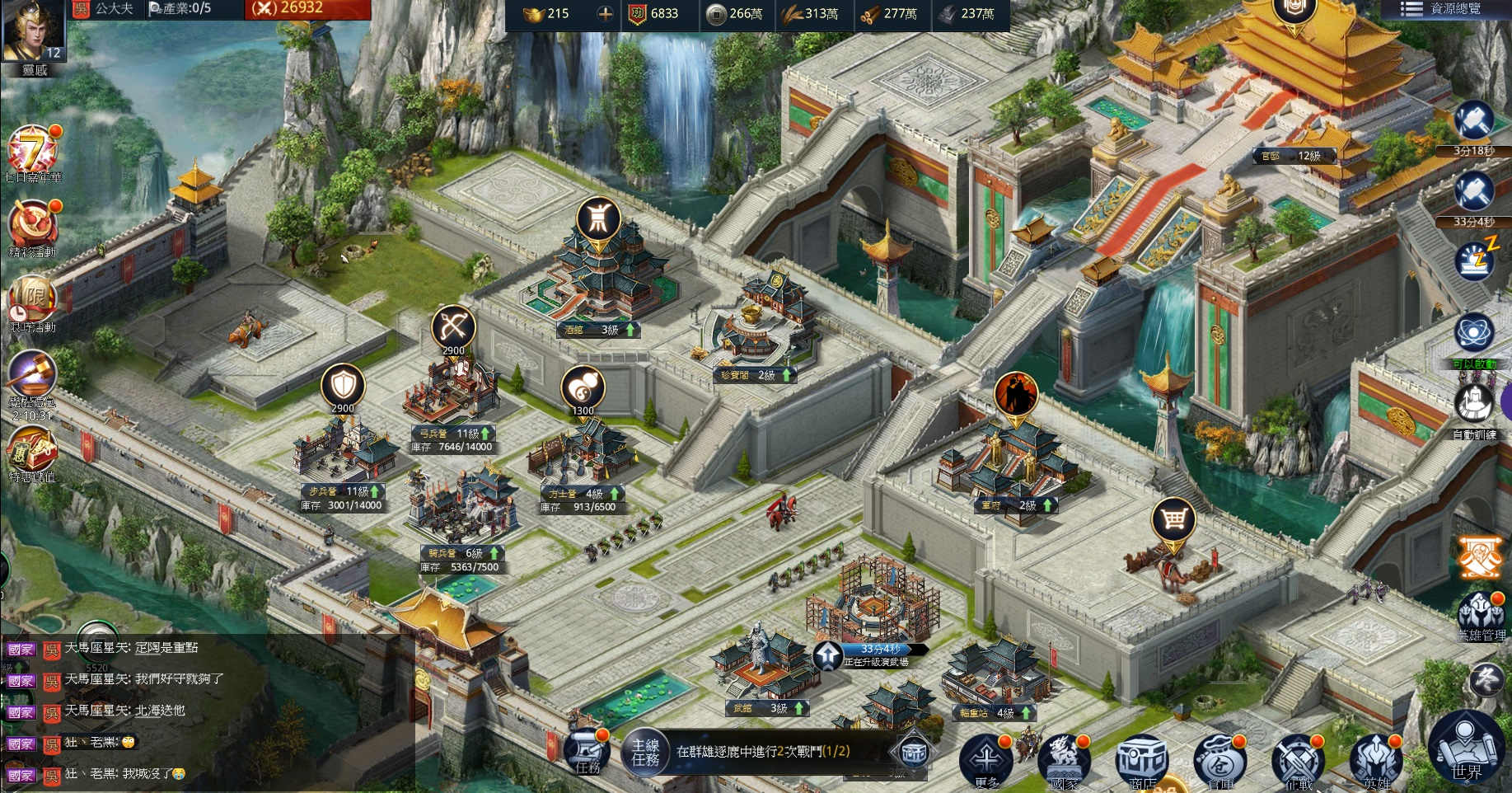Open the 限時活動 limited-time events
1512x793 pixels.
(x=31, y=300)
